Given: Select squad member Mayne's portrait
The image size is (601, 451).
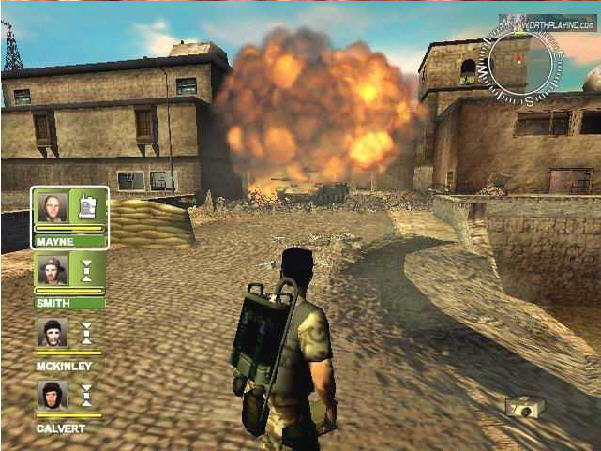Looking at the screenshot, I should (x=52, y=206).
